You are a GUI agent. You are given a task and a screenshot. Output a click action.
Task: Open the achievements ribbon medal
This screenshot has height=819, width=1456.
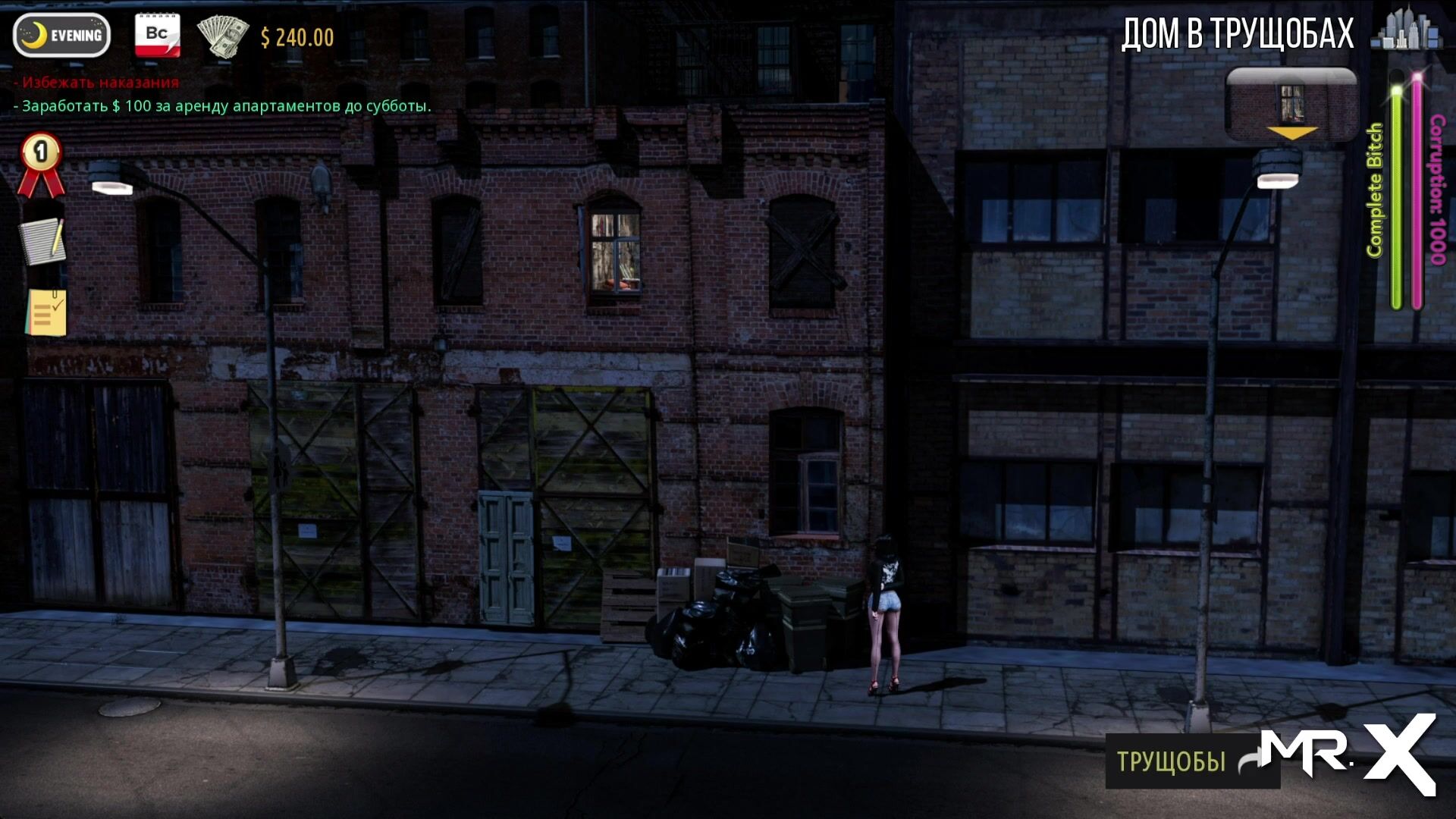point(41,164)
